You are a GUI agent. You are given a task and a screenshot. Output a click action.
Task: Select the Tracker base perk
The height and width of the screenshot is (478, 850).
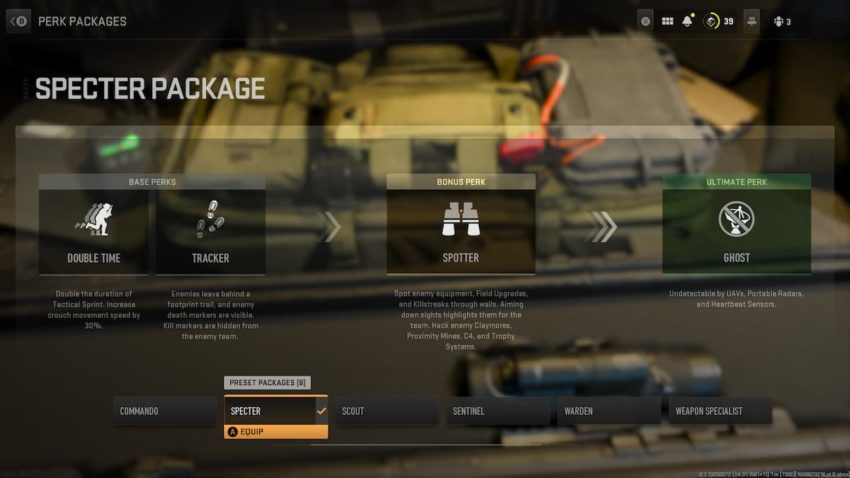[210, 231]
